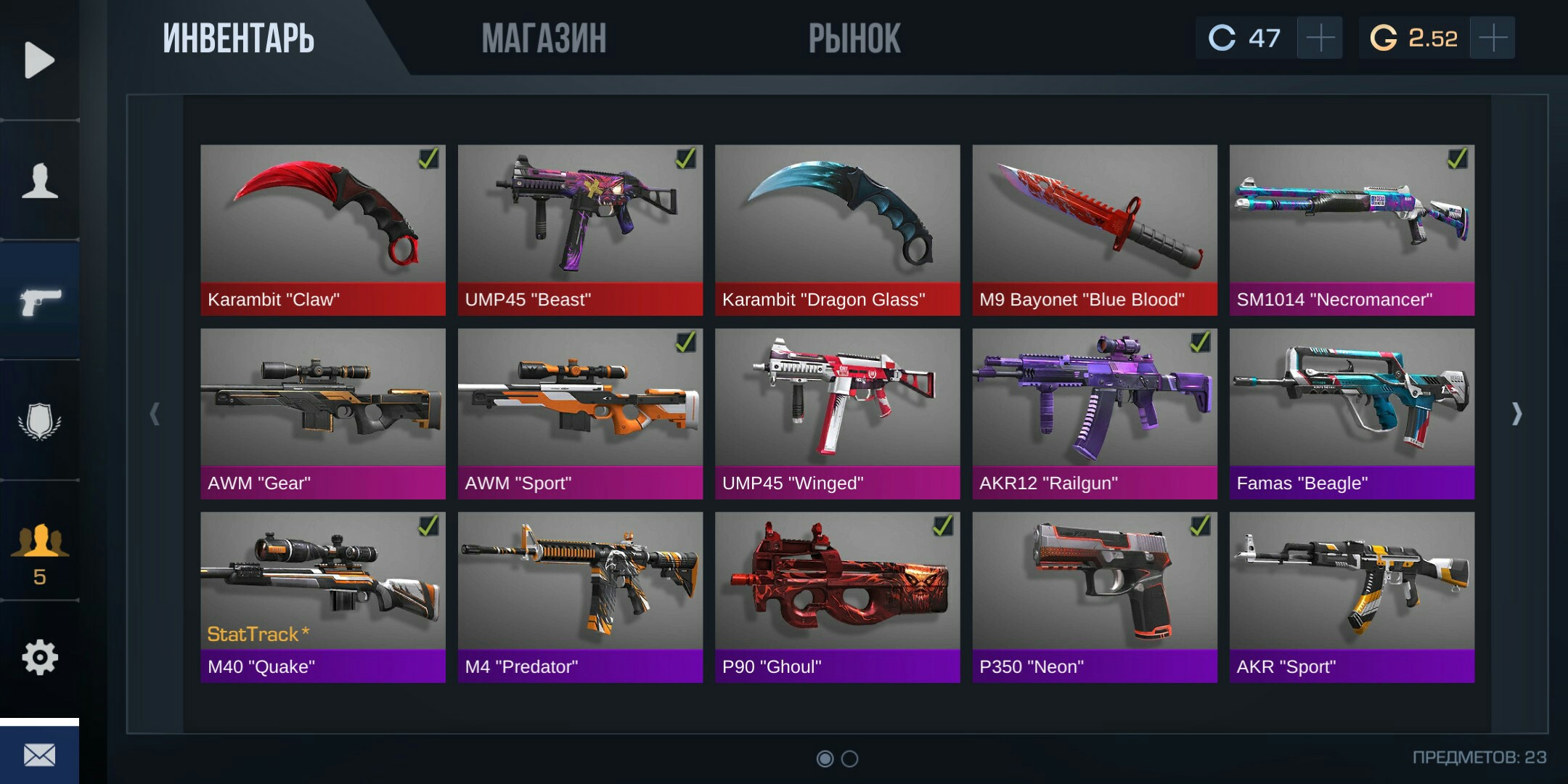Image resolution: width=1568 pixels, height=784 pixels.
Task: Start a match with the play icon
Action: click(x=39, y=60)
